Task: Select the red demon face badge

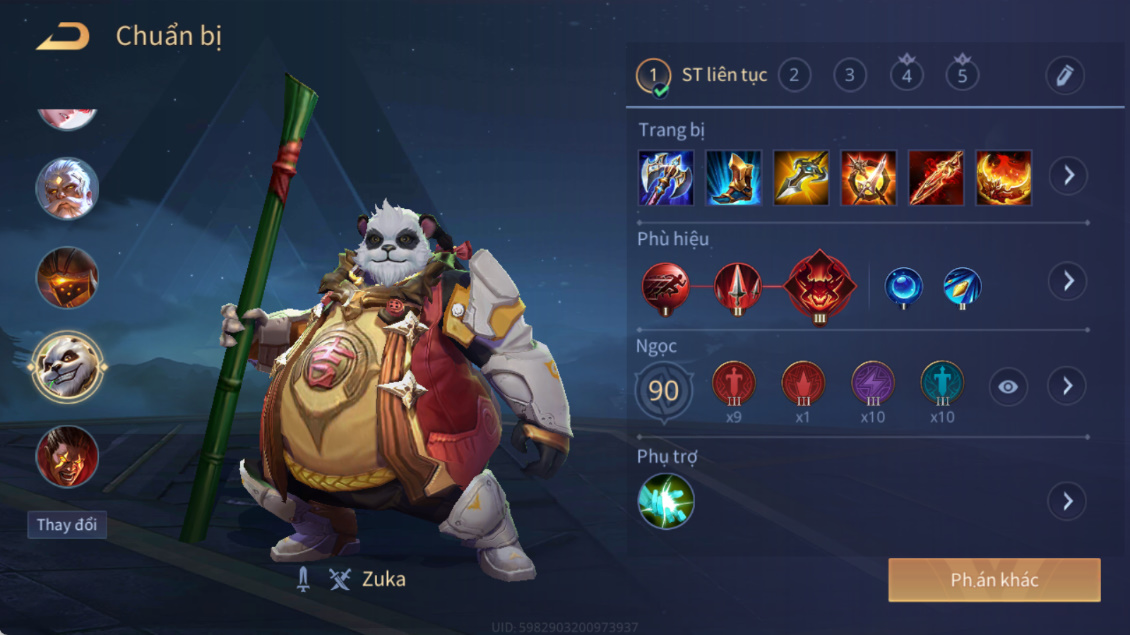Action: [x=820, y=285]
